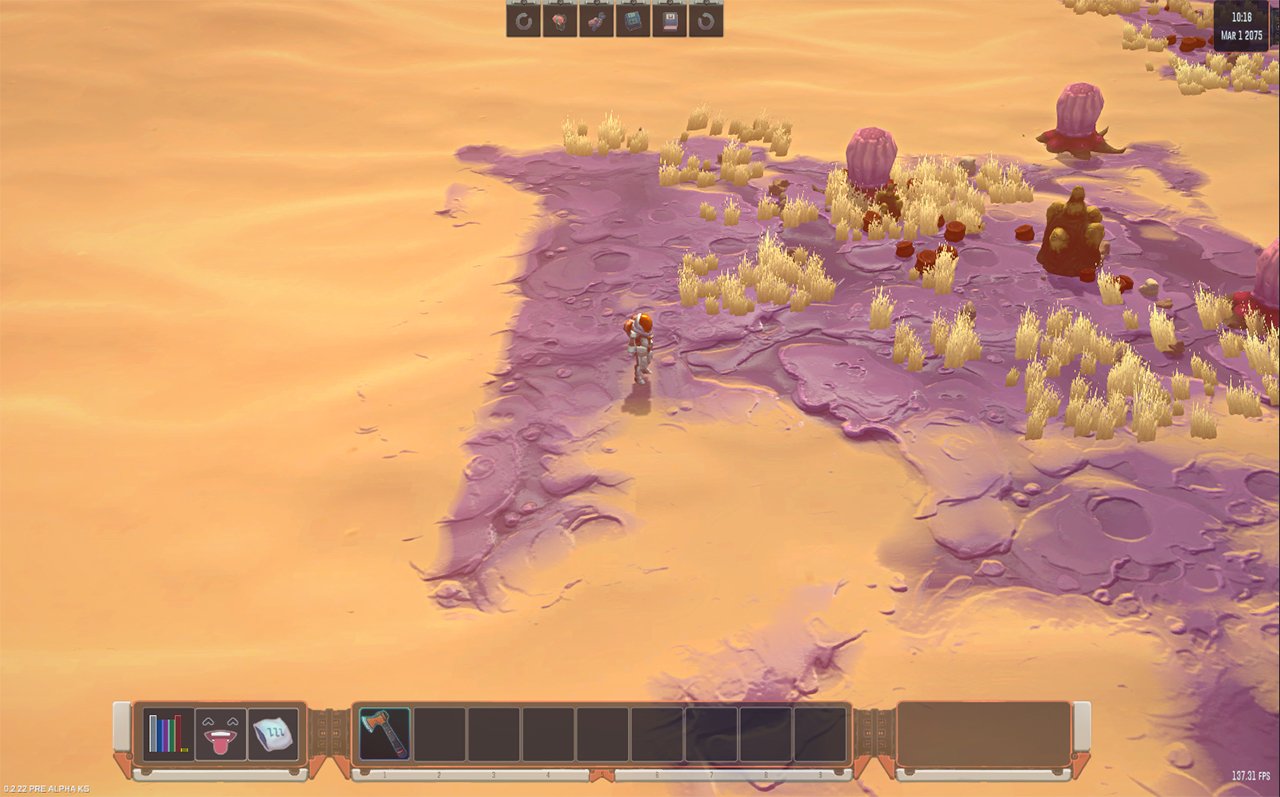Viewport: 1280px width, 797px height.
Task: Click the smiling mouth hunger icon
Action: click(x=218, y=735)
